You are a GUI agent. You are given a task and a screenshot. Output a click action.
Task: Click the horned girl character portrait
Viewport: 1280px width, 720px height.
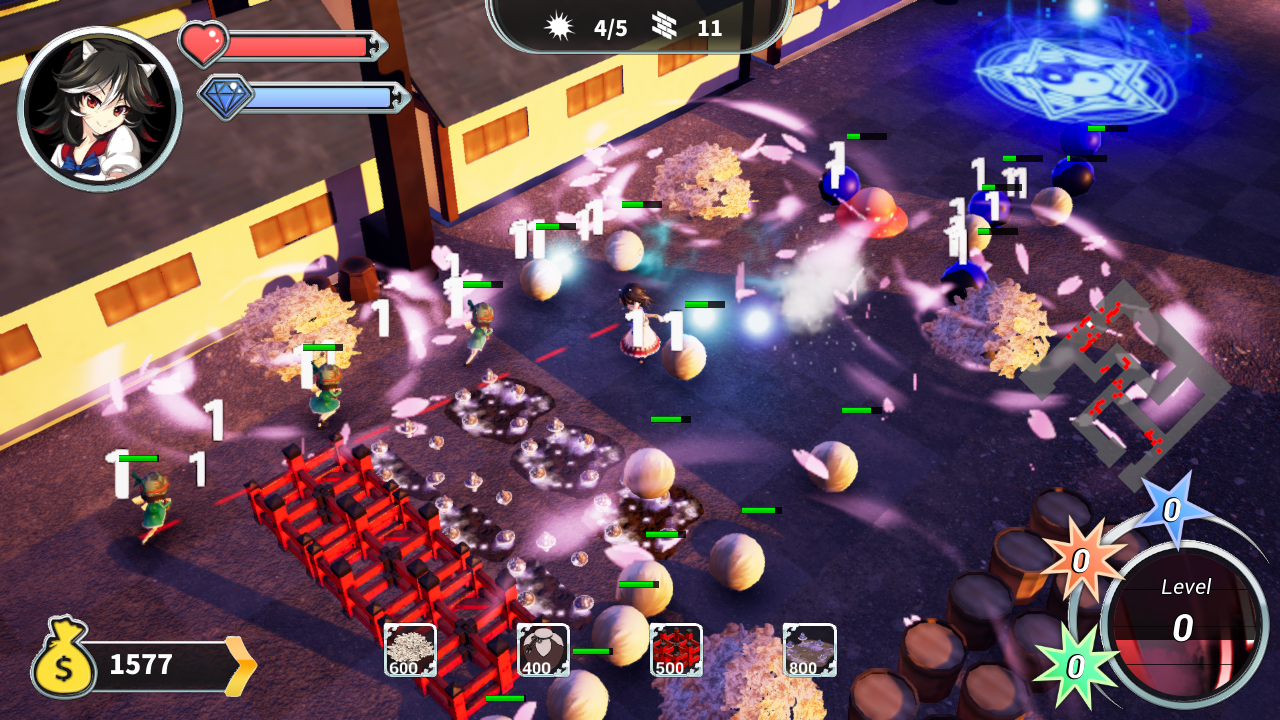[99, 108]
